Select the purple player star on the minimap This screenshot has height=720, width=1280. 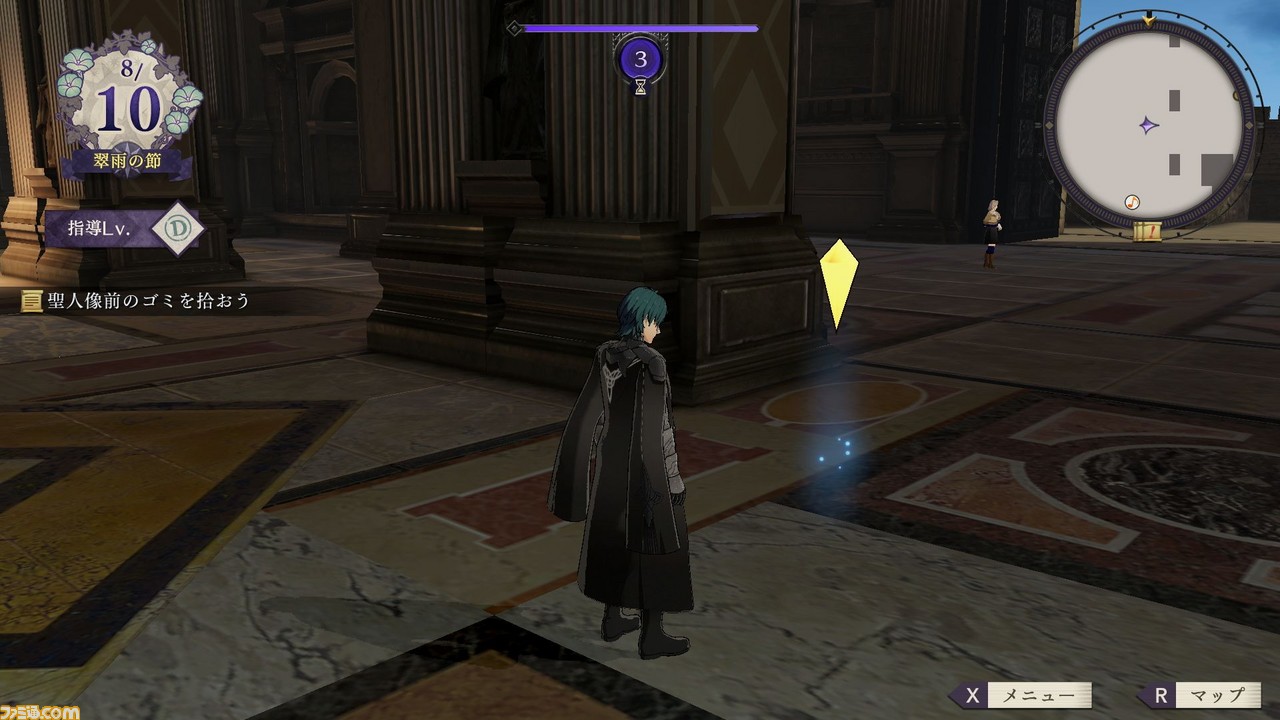(x=1146, y=126)
